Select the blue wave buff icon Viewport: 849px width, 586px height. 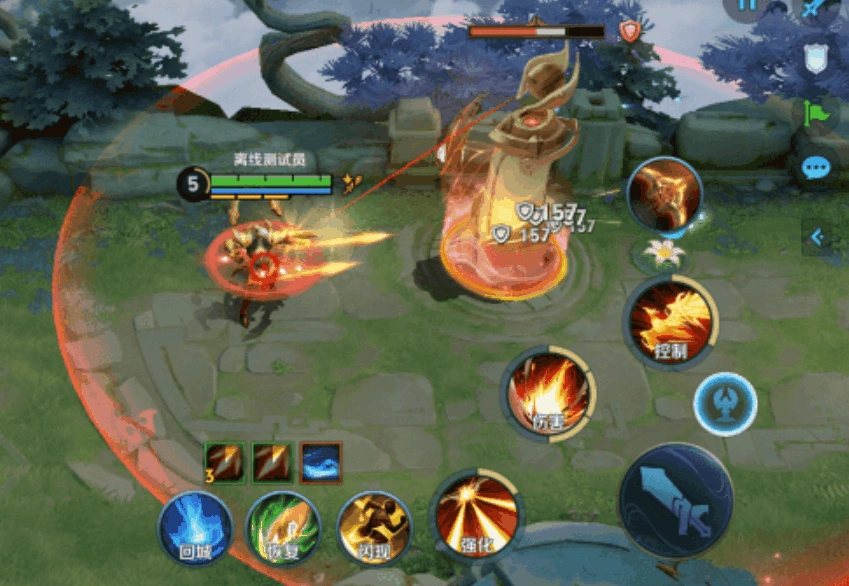(x=321, y=463)
